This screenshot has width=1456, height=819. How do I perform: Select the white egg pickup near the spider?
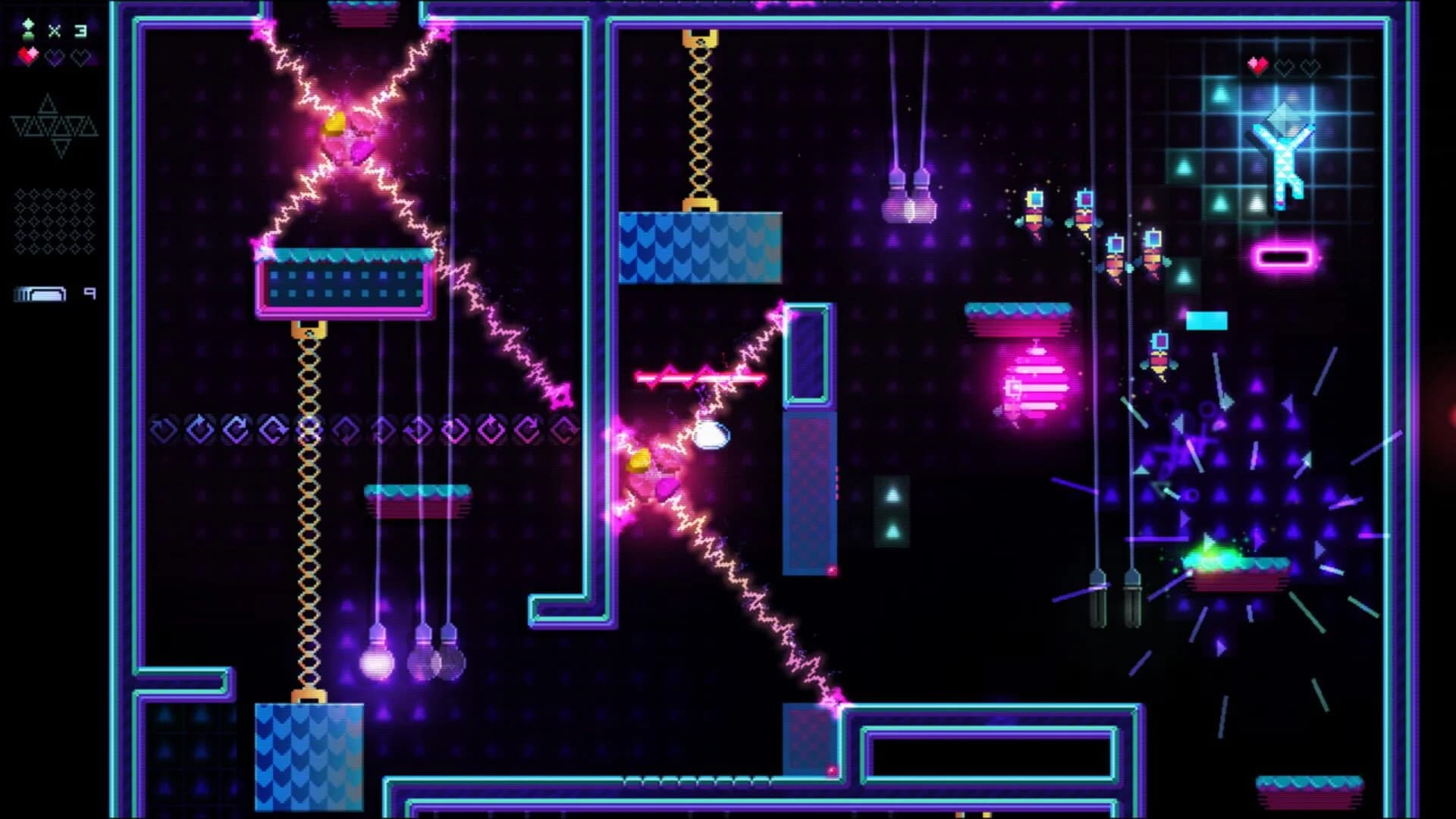point(711,435)
